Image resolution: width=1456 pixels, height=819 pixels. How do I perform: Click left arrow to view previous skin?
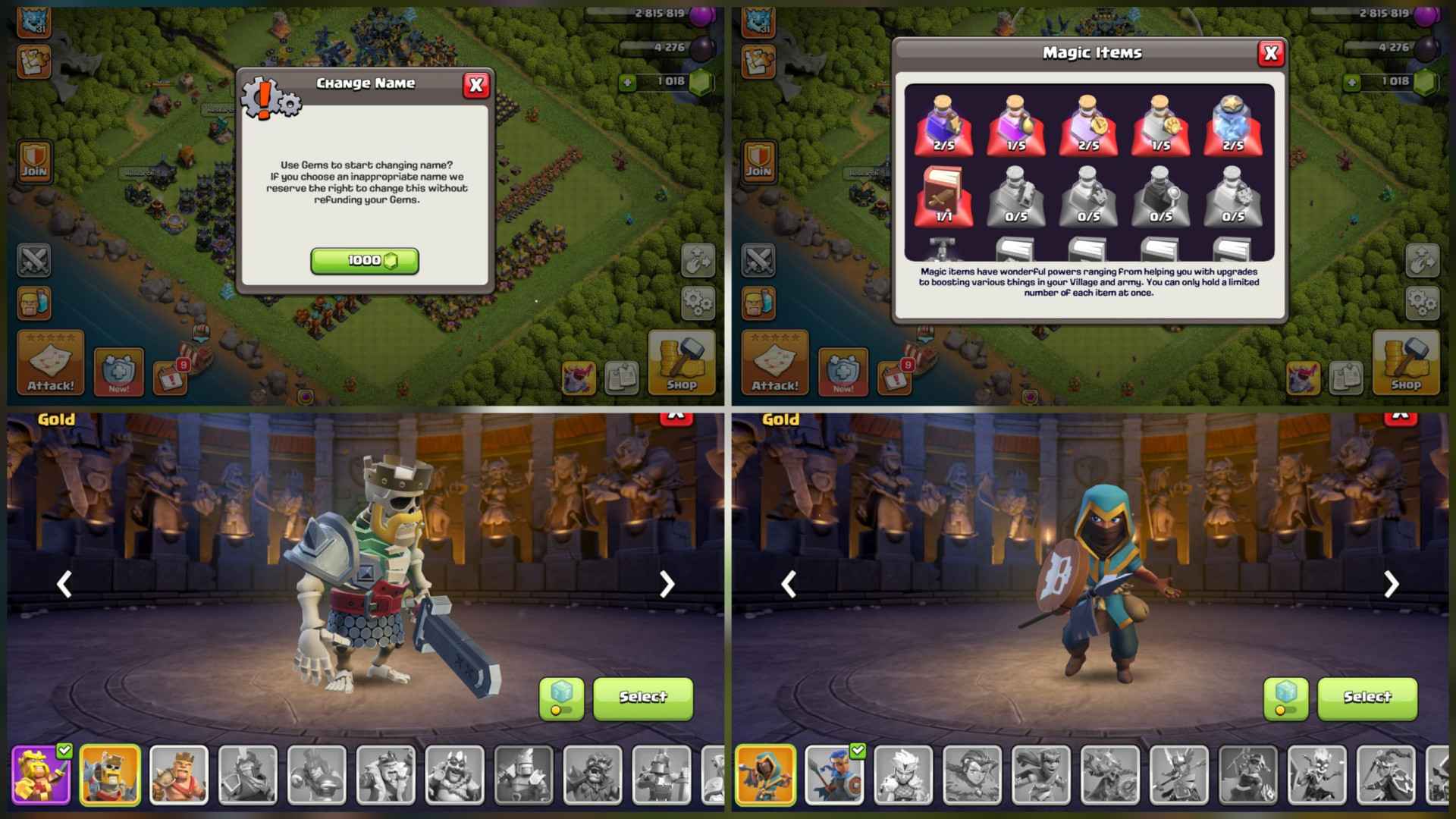tap(64, 584)
